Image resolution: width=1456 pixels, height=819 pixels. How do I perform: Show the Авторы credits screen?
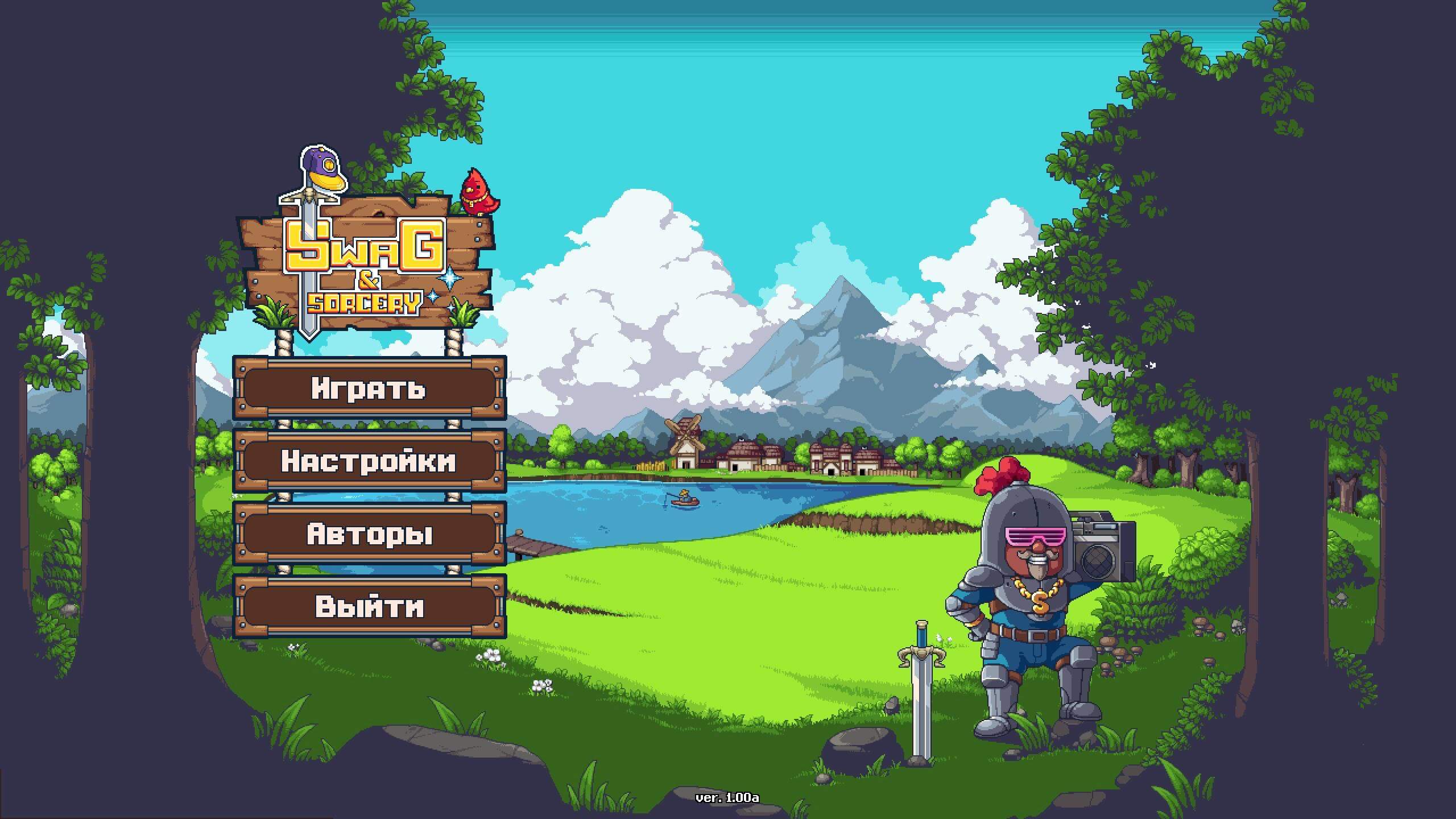(369, 533)
